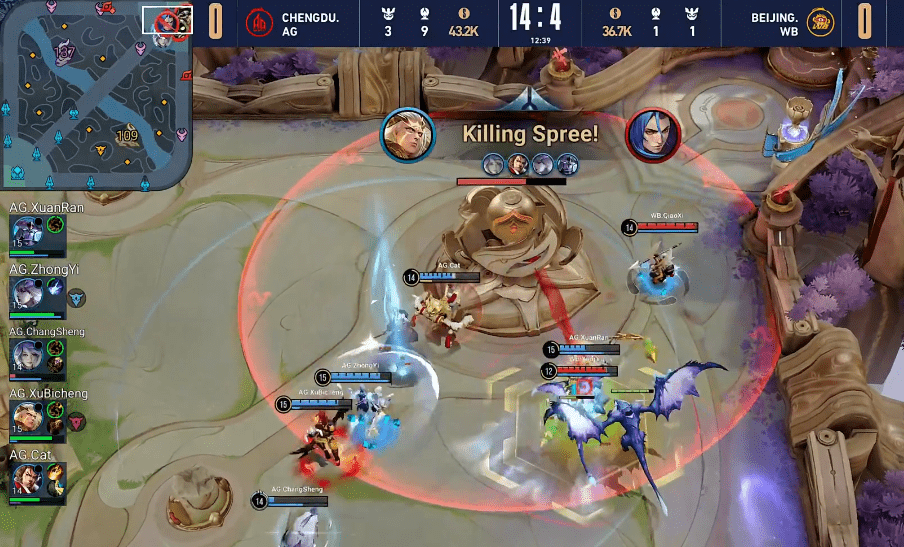904x547 pixels.
Task: Click the killer portrait in Killing Spree banner
Action: tap(407, 134)
